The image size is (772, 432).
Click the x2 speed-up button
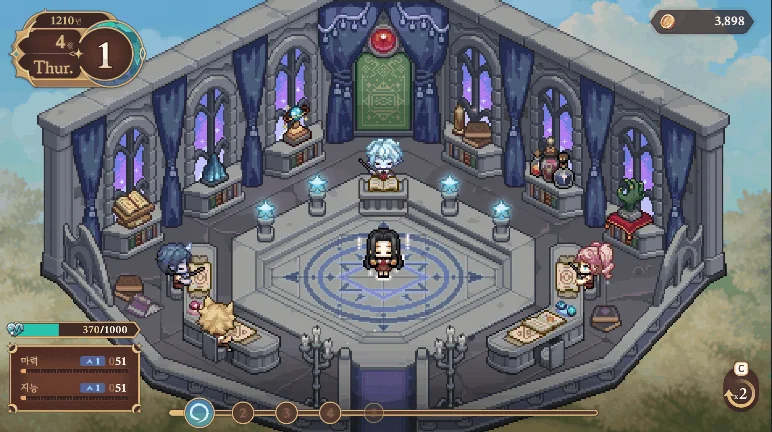click(738, 391)
